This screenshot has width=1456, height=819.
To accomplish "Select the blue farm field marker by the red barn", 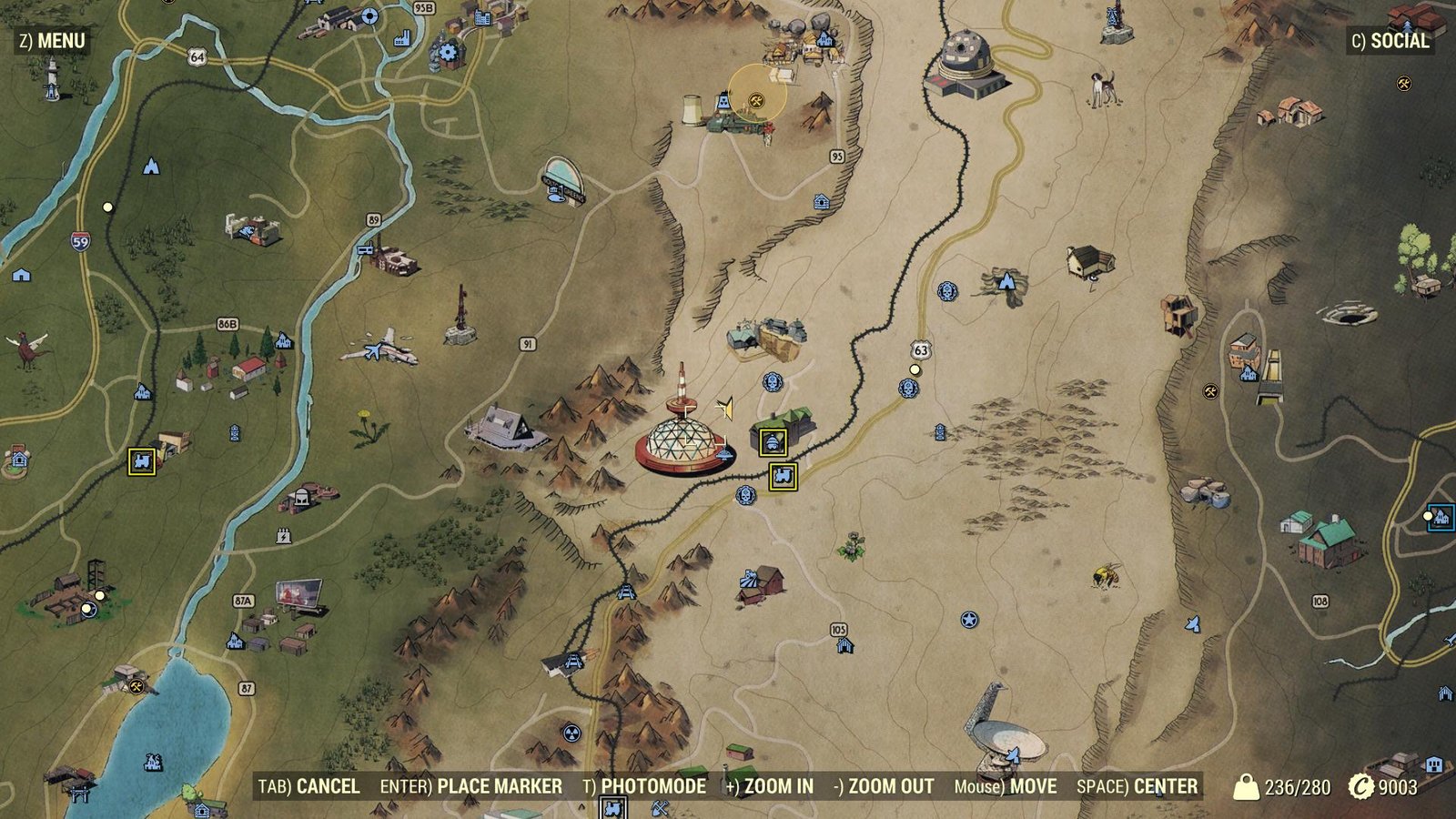I will pos(749,579).
